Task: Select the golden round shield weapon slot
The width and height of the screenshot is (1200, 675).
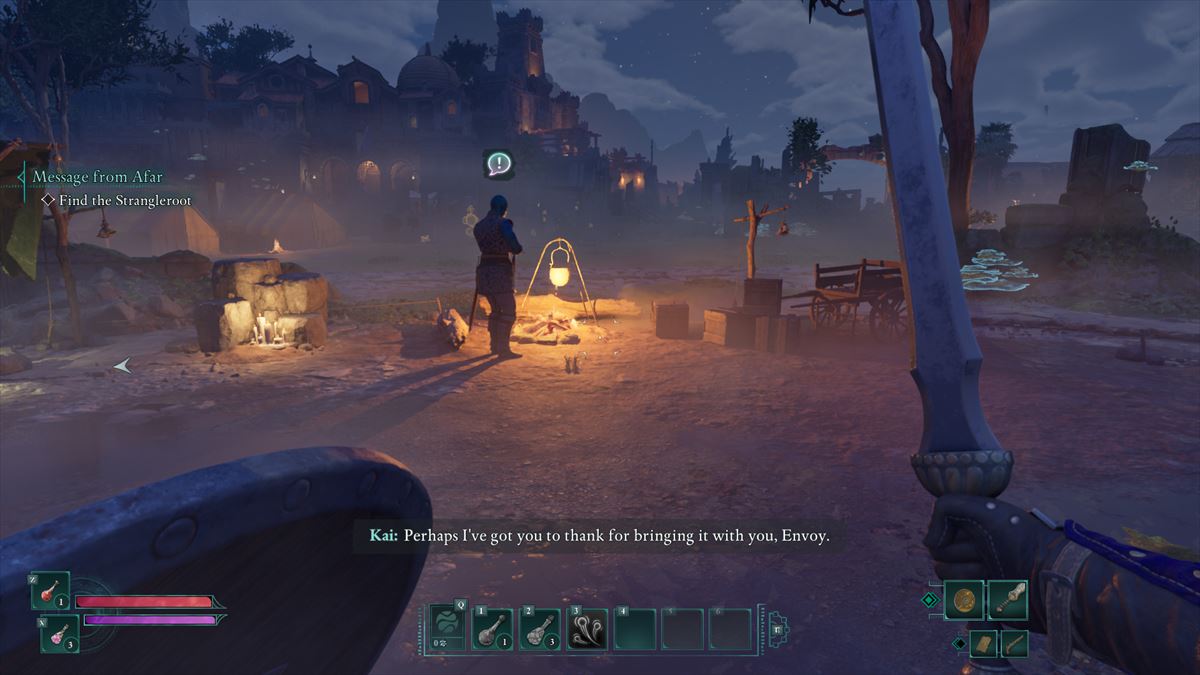Action: click(964, 600)
